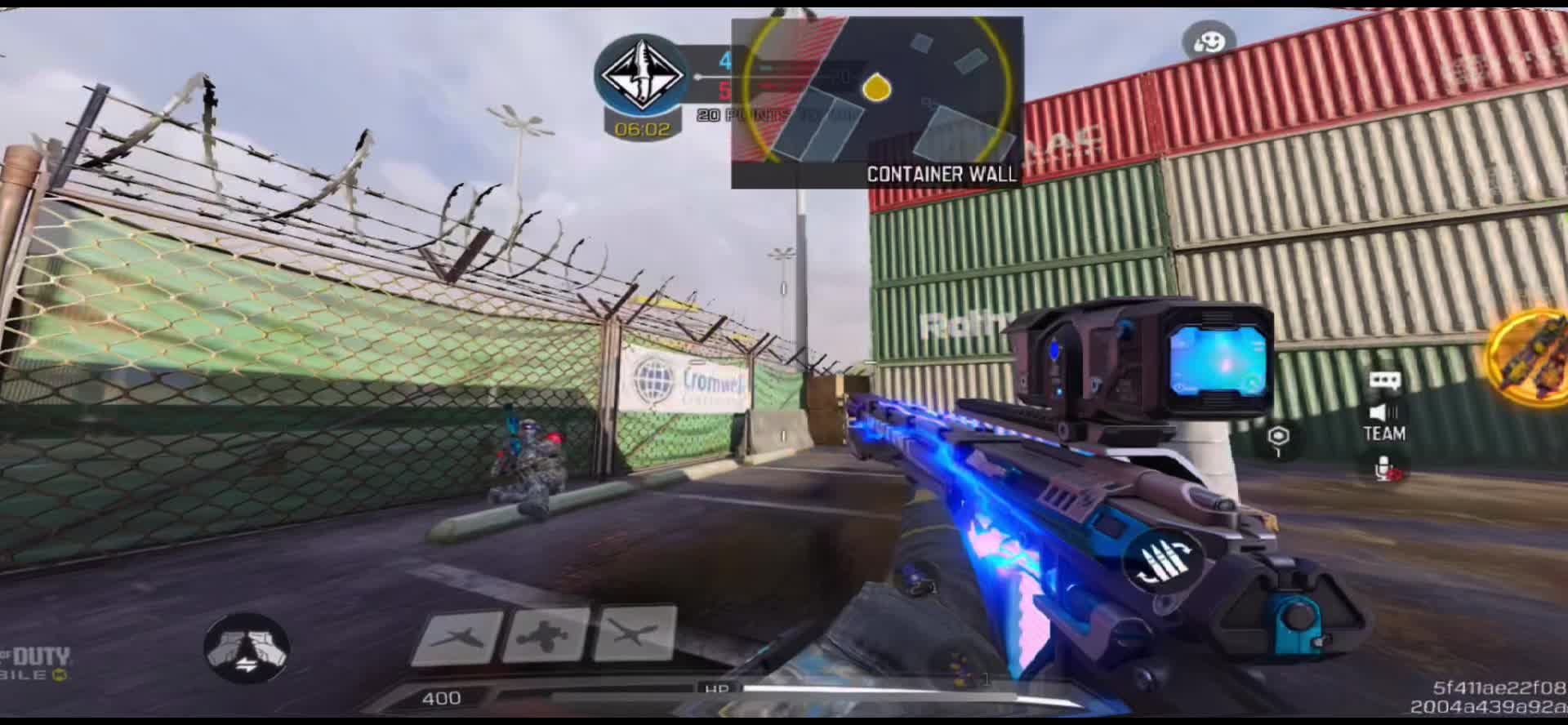Select the rightmost UAV scorestreak slot
The image size is (1568, 725).
tap(635, 634)
